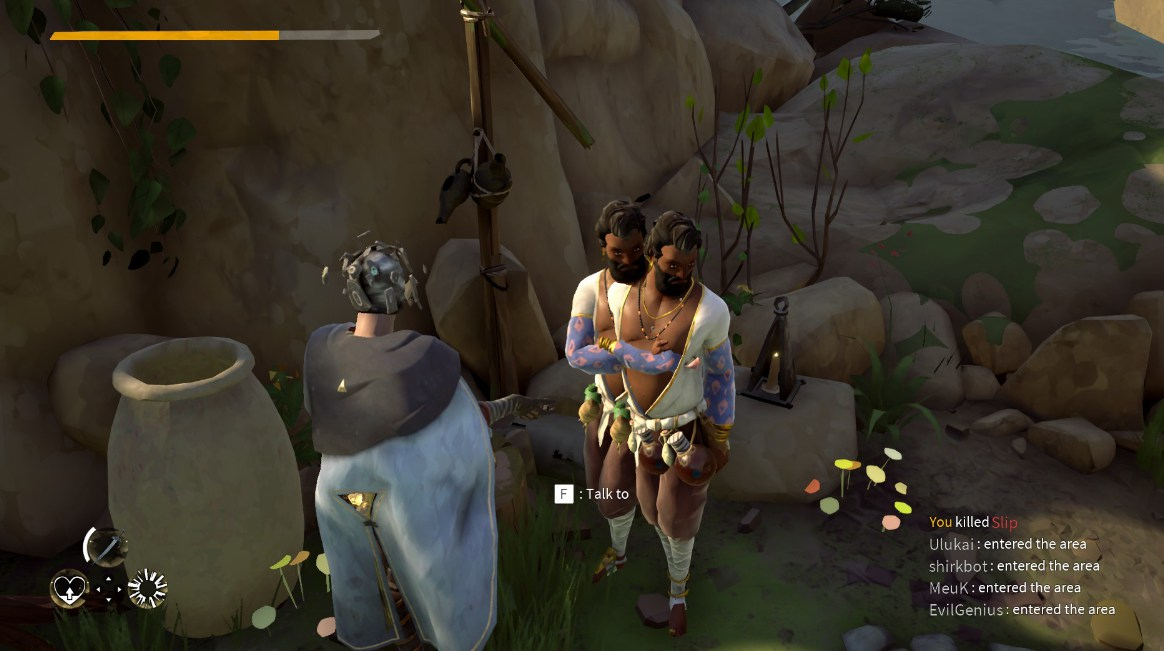1164x651 pixels.
Task: Activate the heart heal ability icon
Action: (69, 589)
